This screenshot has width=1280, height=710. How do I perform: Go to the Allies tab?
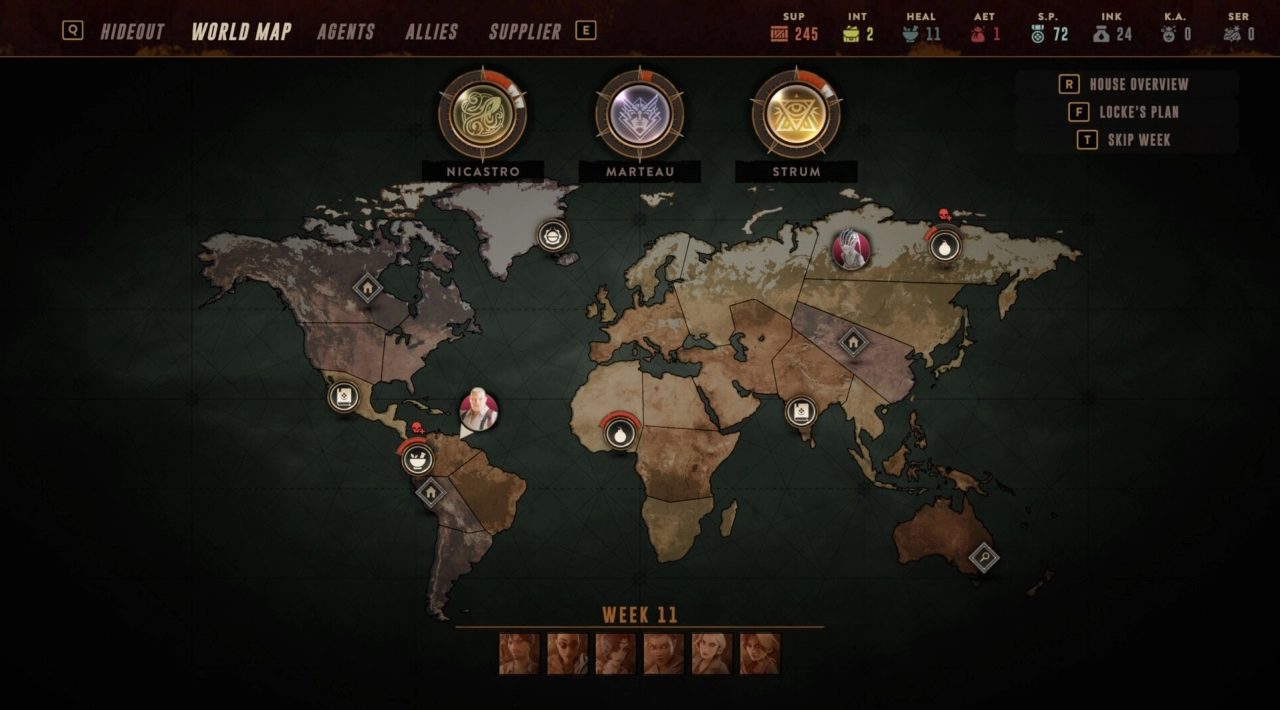[431, 31]
